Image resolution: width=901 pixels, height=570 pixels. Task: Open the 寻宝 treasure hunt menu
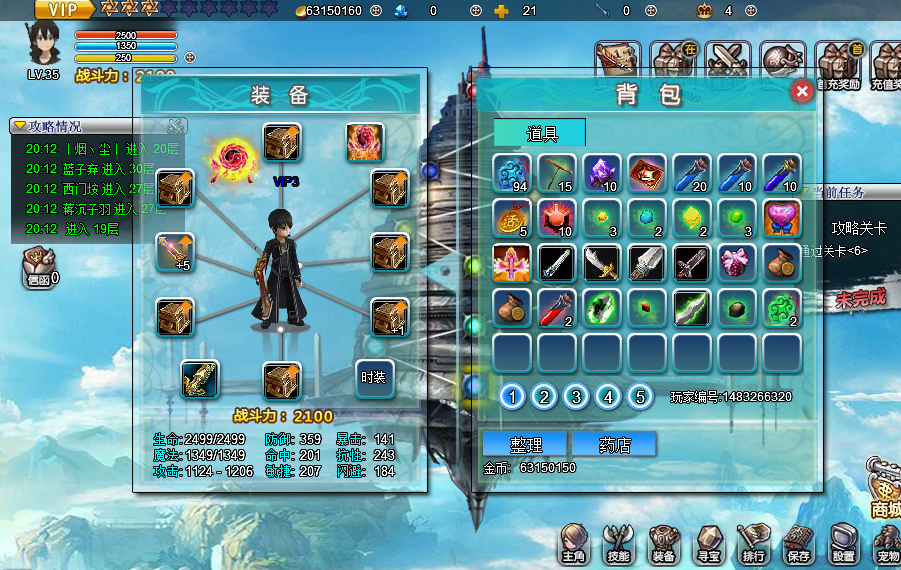click(x=708, y=543)
